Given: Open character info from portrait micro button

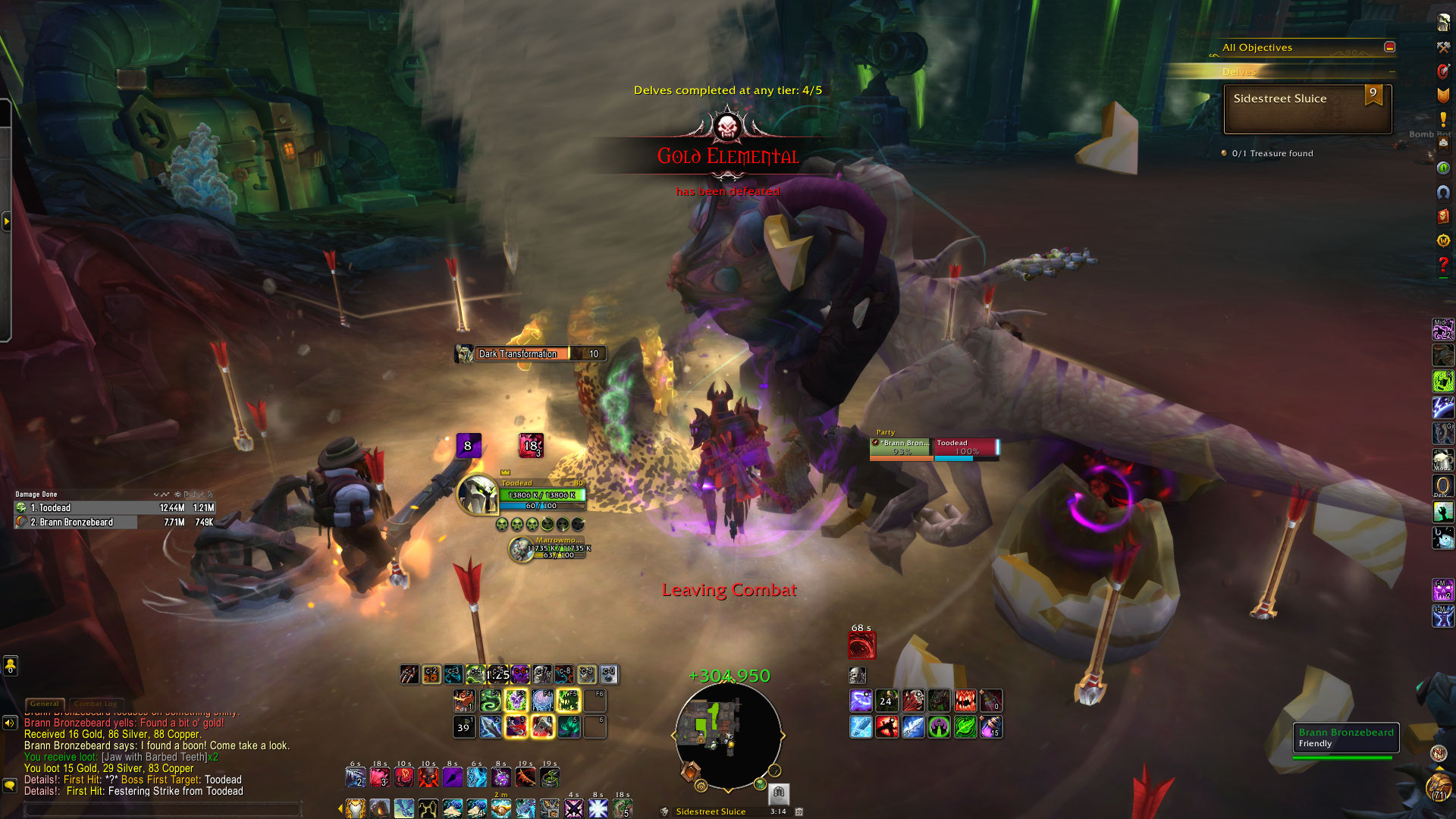Looking at the screenshot, I should coord(1443,22).
